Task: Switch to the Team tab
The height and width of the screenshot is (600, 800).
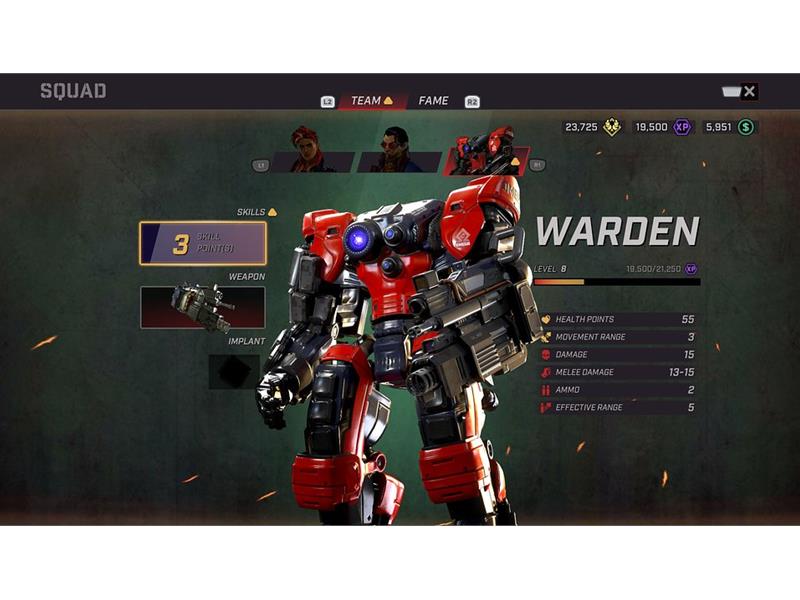Action: pyautogui.click(x=366, y=101)
